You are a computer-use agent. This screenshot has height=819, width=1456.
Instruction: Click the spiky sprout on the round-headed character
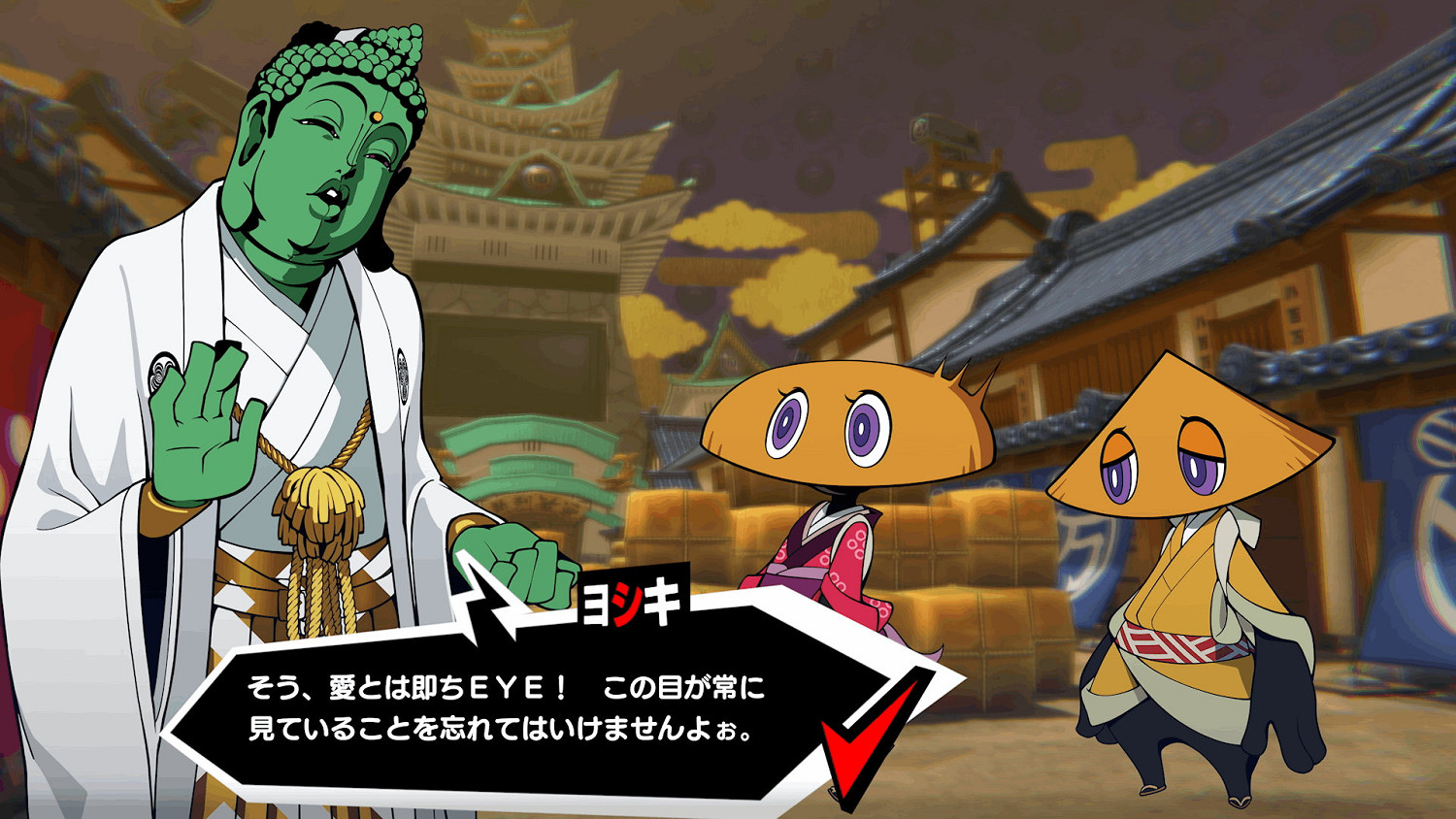click(x=956, y=378)
